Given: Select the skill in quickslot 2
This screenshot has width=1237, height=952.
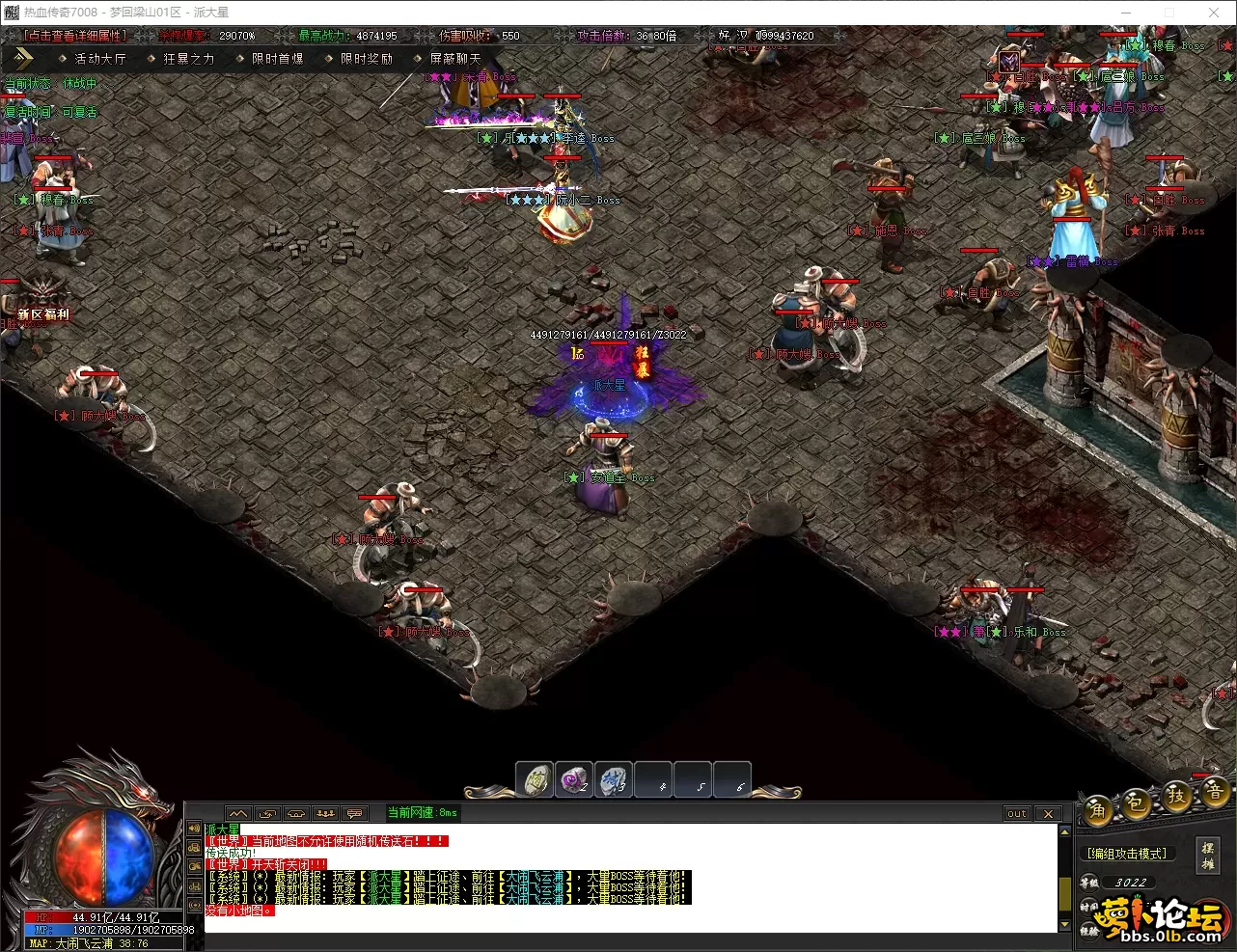Looking at the screenshot, I should 575,779.
